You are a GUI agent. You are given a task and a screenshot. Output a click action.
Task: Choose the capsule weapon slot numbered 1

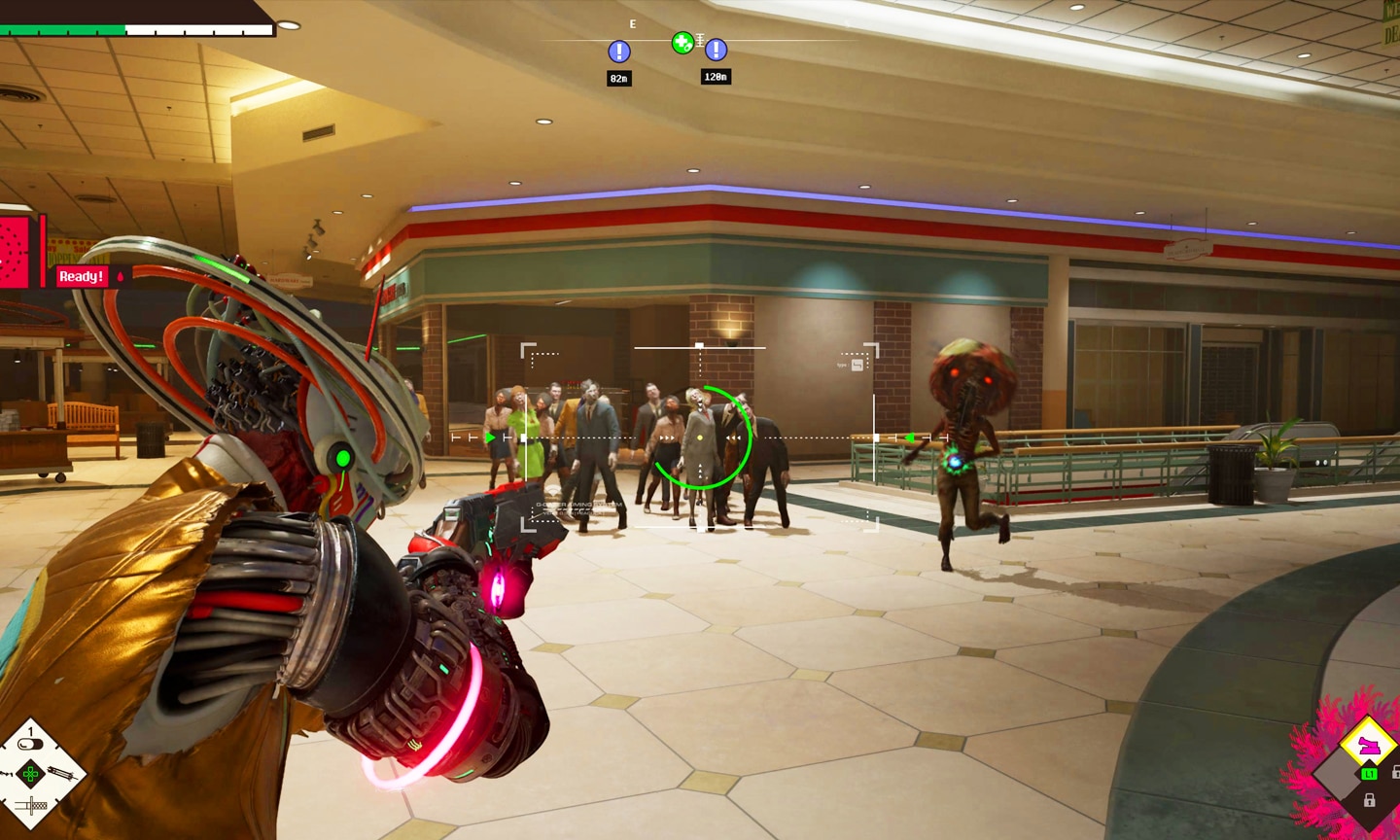[30, 744]
